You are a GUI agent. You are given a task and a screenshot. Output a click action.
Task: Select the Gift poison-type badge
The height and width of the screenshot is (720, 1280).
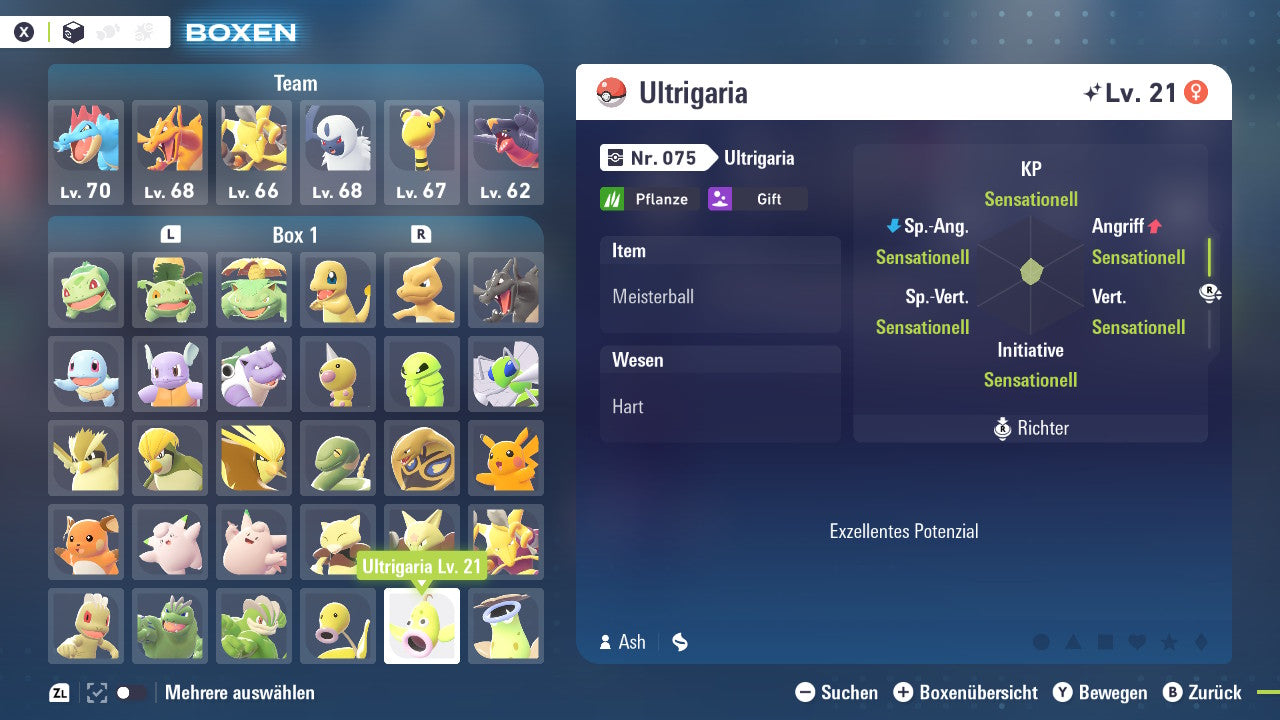tap(759, 198)
